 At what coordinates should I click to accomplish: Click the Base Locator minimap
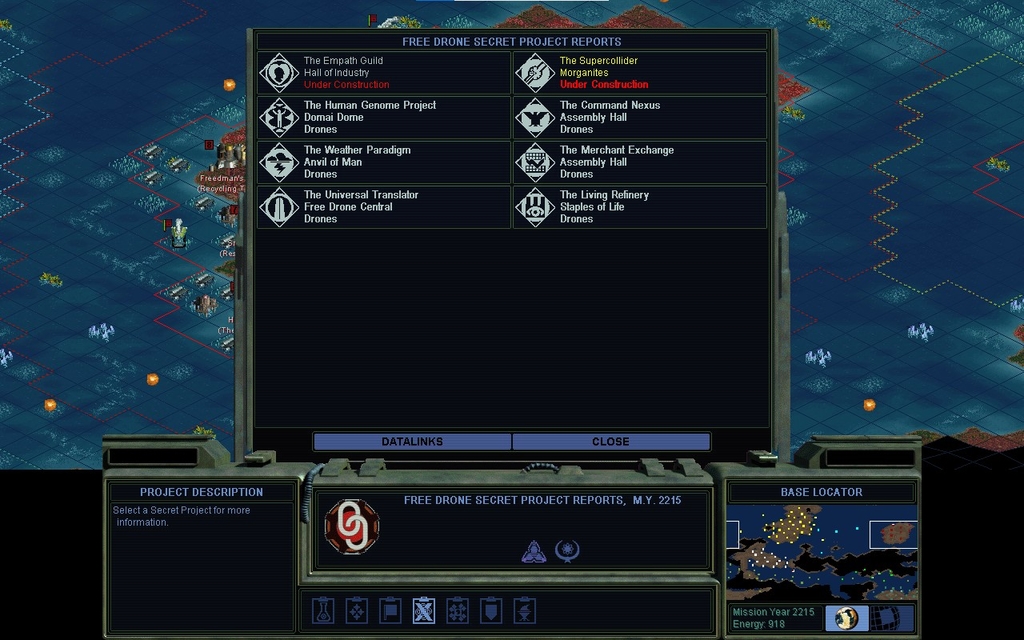821,552
